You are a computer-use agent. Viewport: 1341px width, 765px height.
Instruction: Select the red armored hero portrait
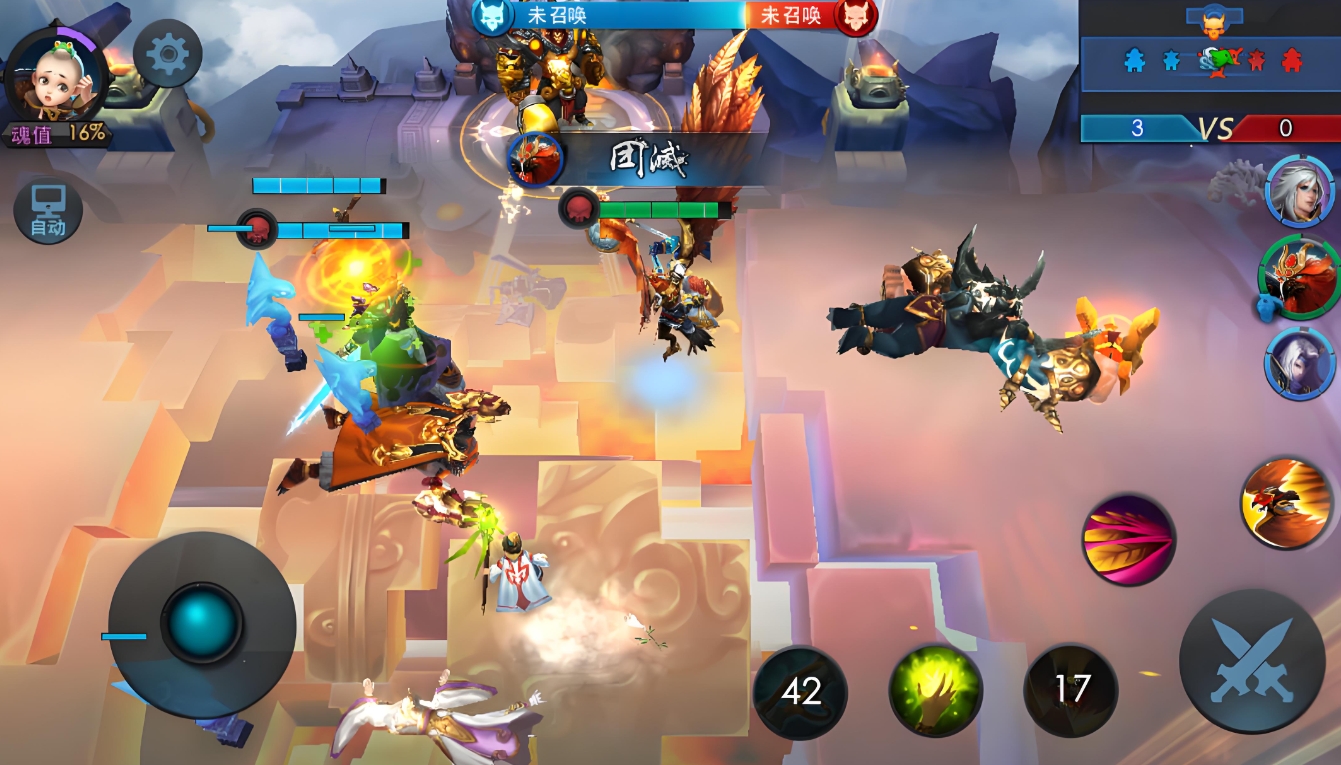pos(1298,277)
